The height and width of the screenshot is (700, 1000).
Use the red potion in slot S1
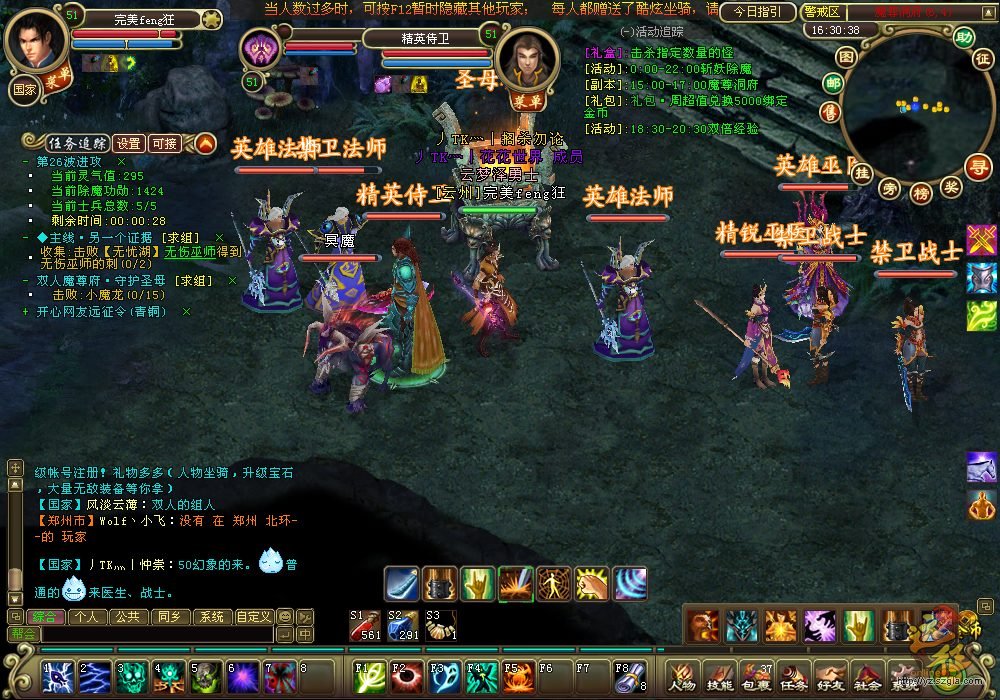(x=364, y=625)
